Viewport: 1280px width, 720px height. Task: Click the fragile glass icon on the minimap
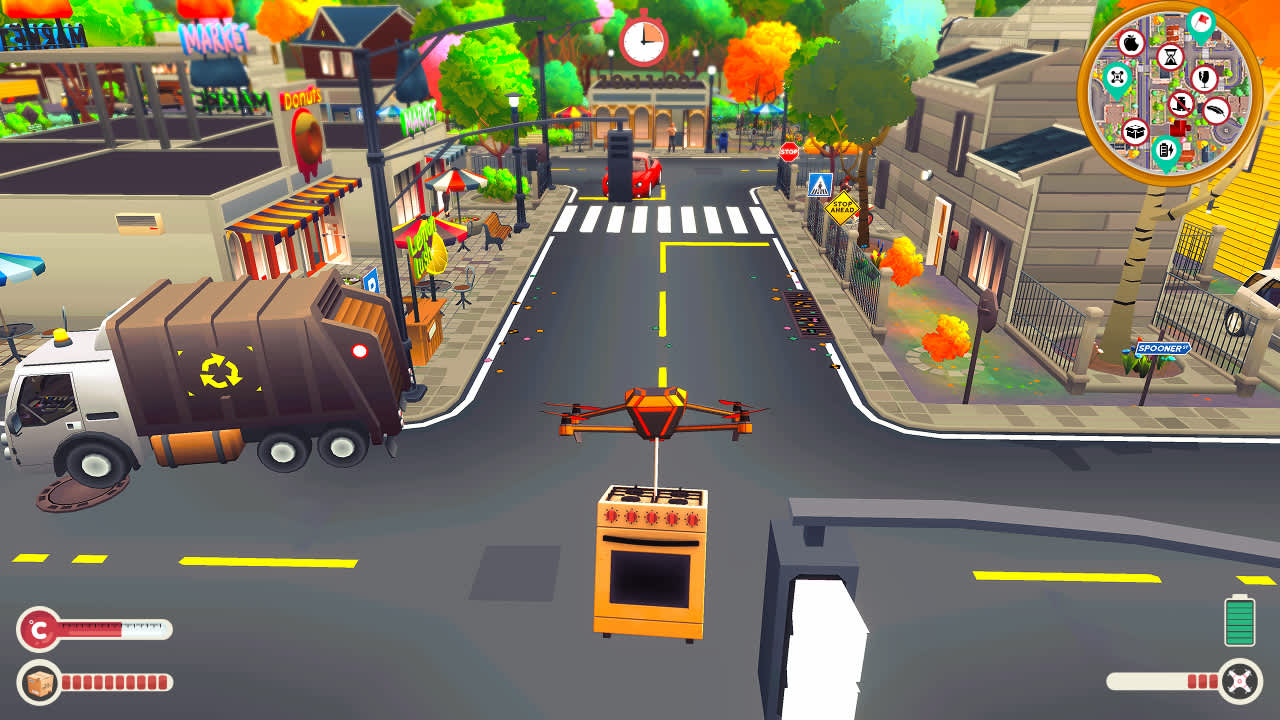[x=1205, y=80]
